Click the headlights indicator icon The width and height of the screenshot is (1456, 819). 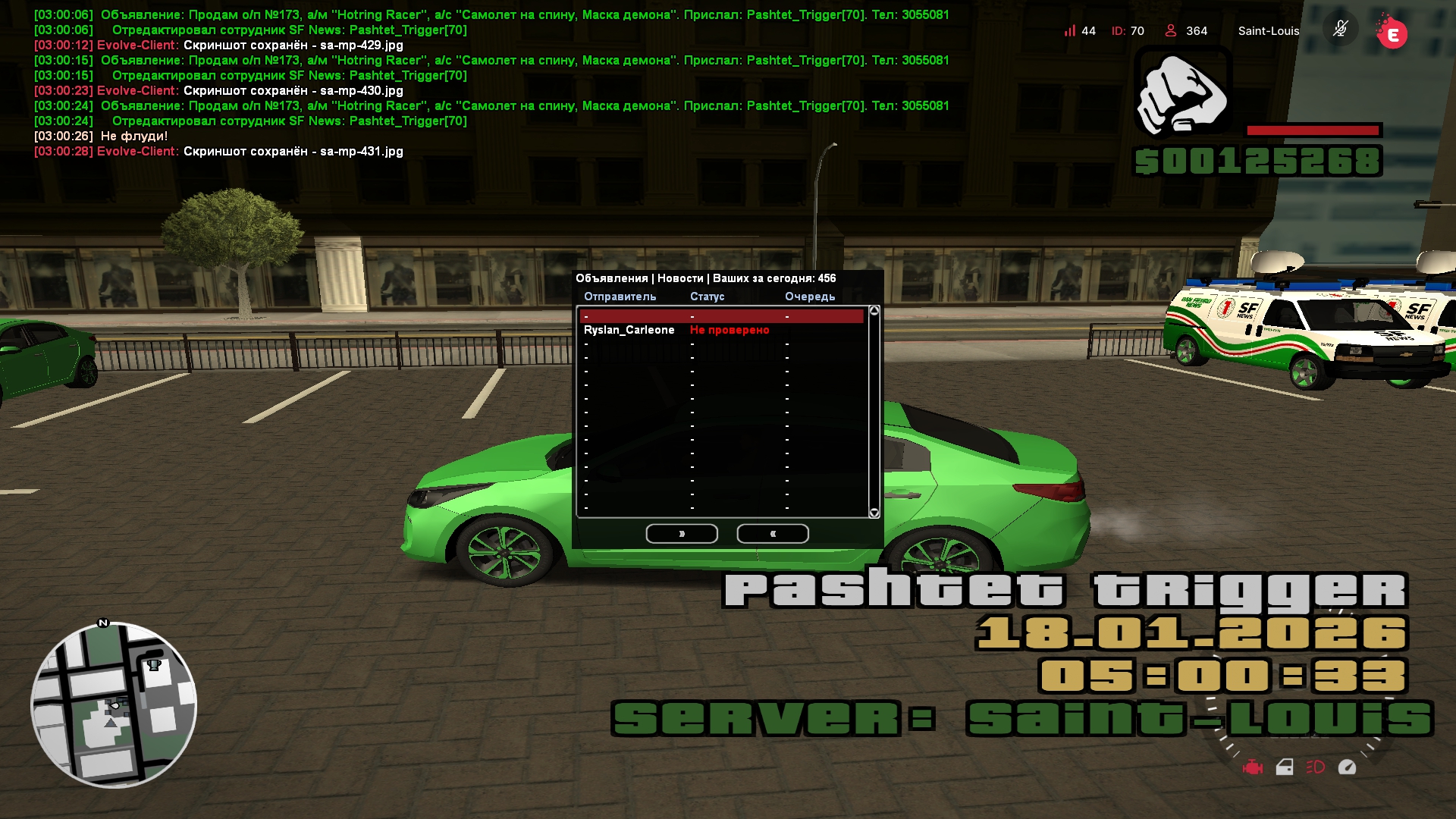pyautogui.click(x=1316, y=767)
